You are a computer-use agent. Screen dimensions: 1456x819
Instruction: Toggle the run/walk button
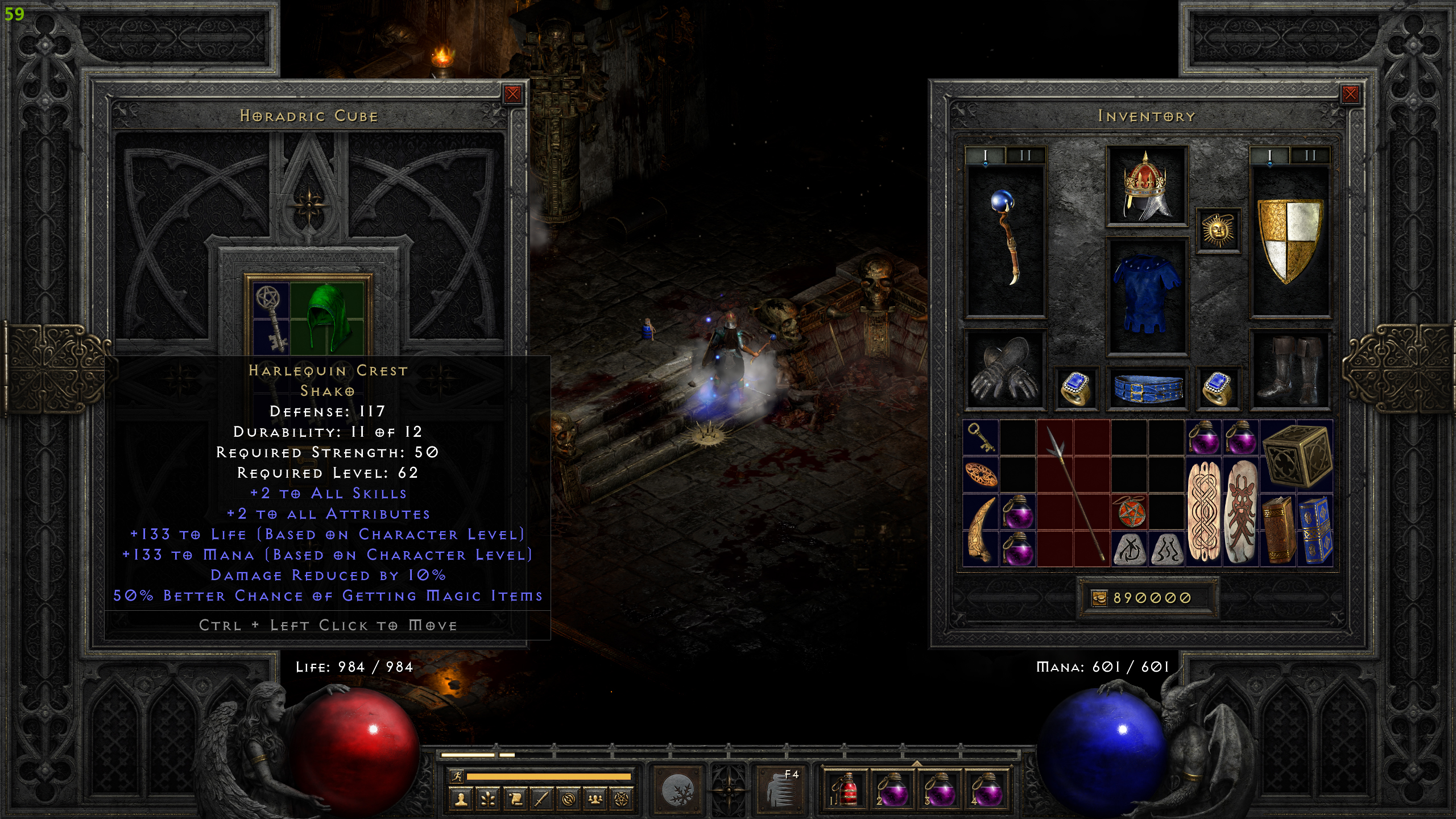coord(456,776)
